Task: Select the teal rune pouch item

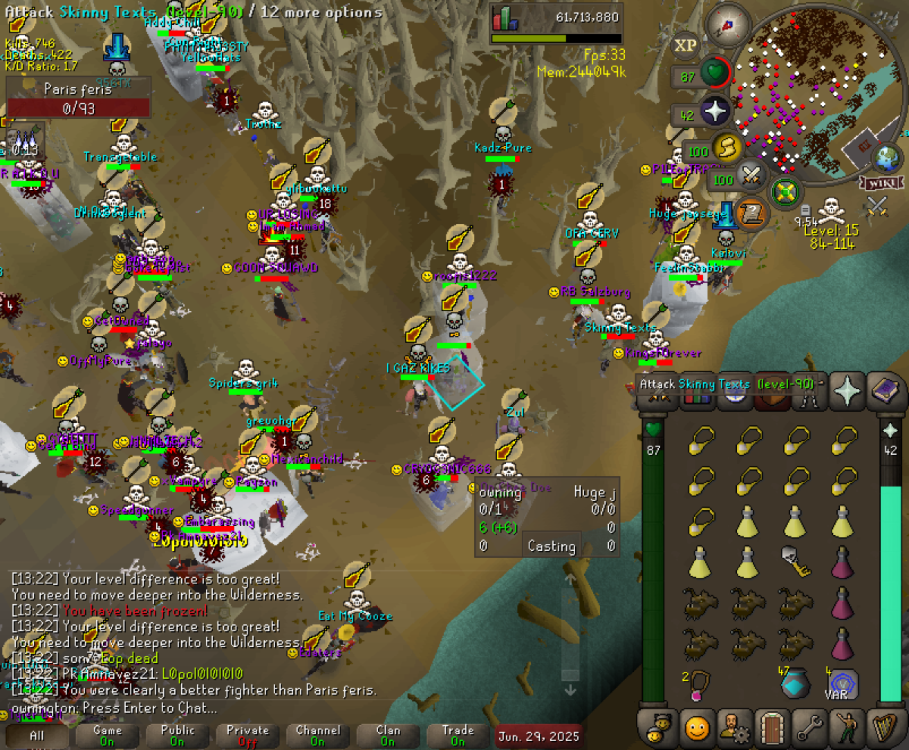Action: [795, 683]
